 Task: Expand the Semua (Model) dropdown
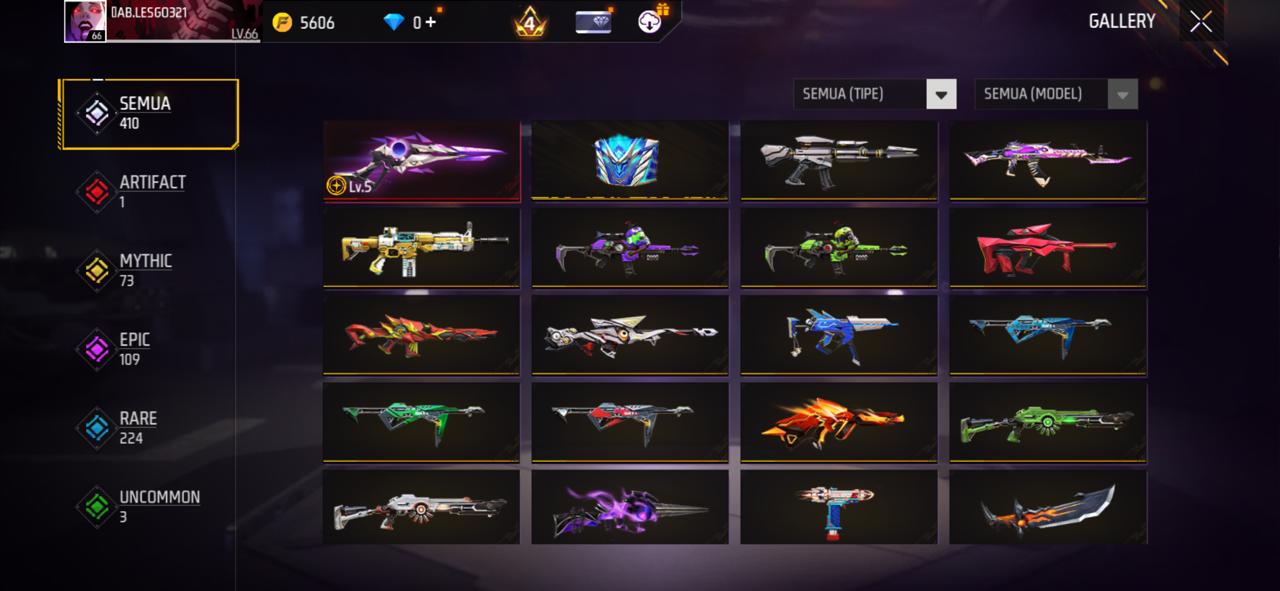pos(1055,94)
